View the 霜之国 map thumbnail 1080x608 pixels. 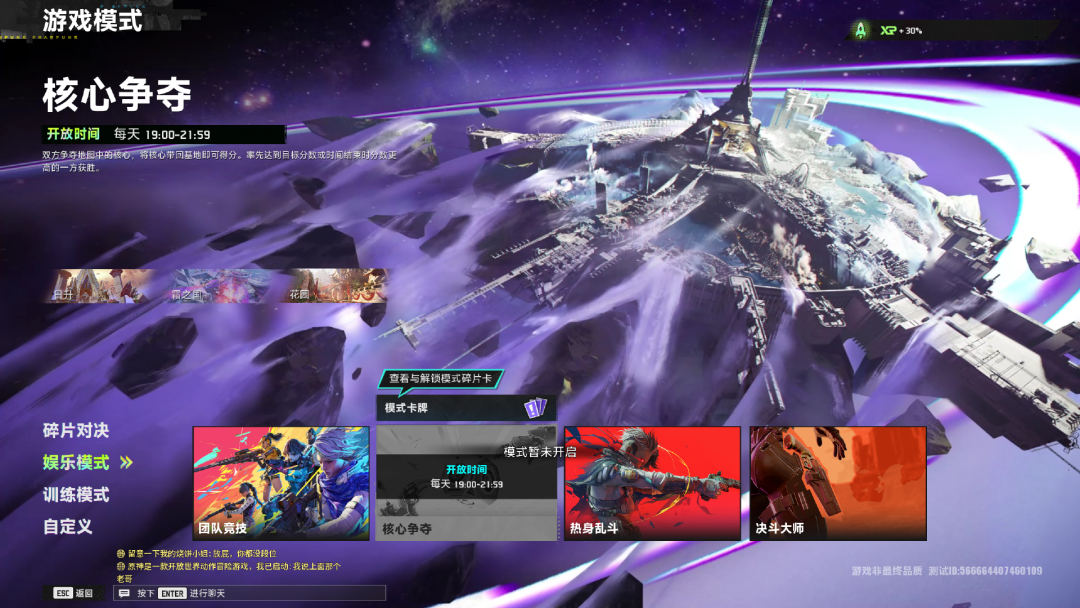(220, 286)
